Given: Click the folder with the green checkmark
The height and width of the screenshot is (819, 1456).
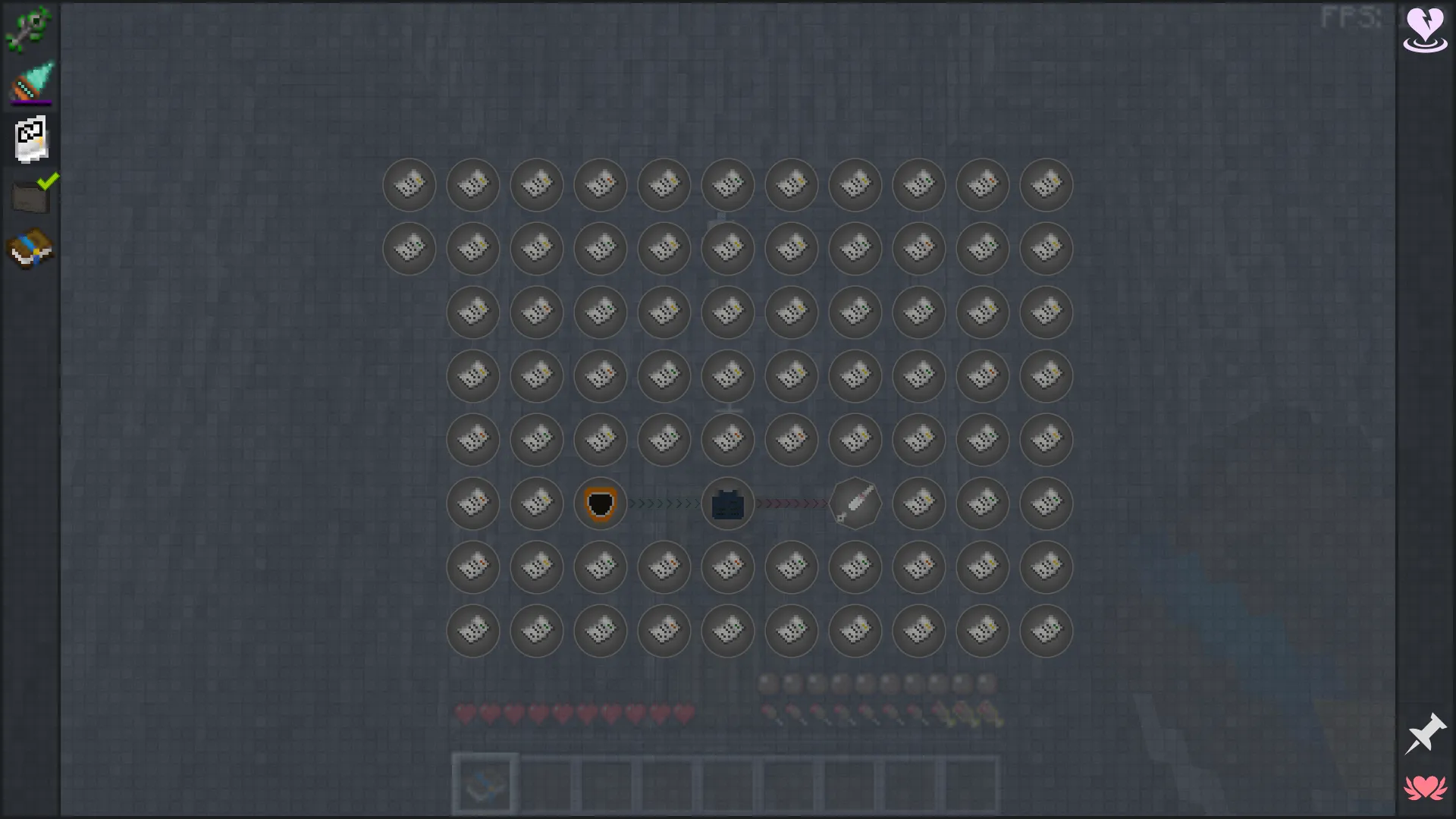Looking at the screenshot, I should (x=30, y=193).
